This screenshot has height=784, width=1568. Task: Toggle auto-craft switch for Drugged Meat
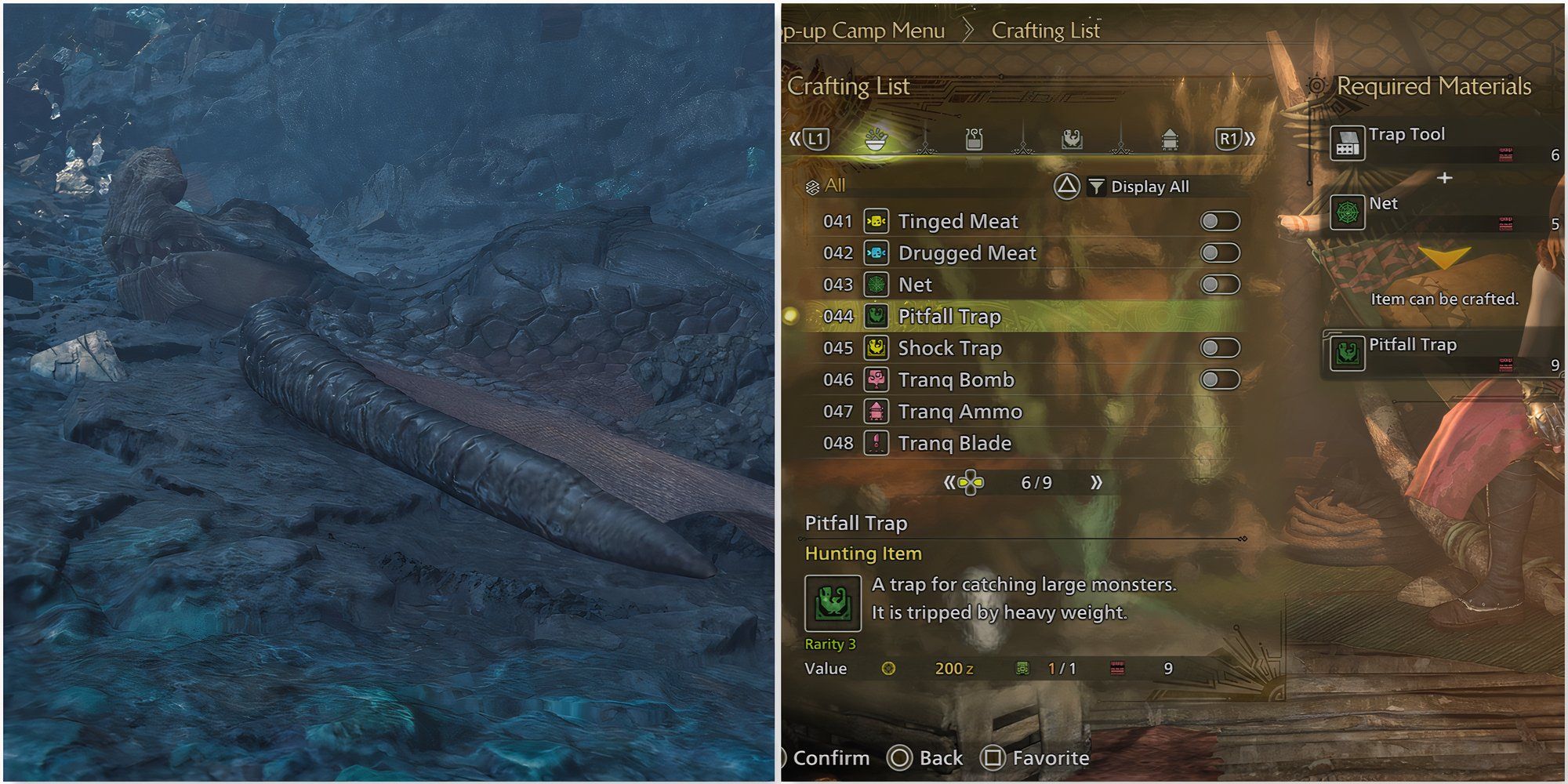click(1220, 253)
